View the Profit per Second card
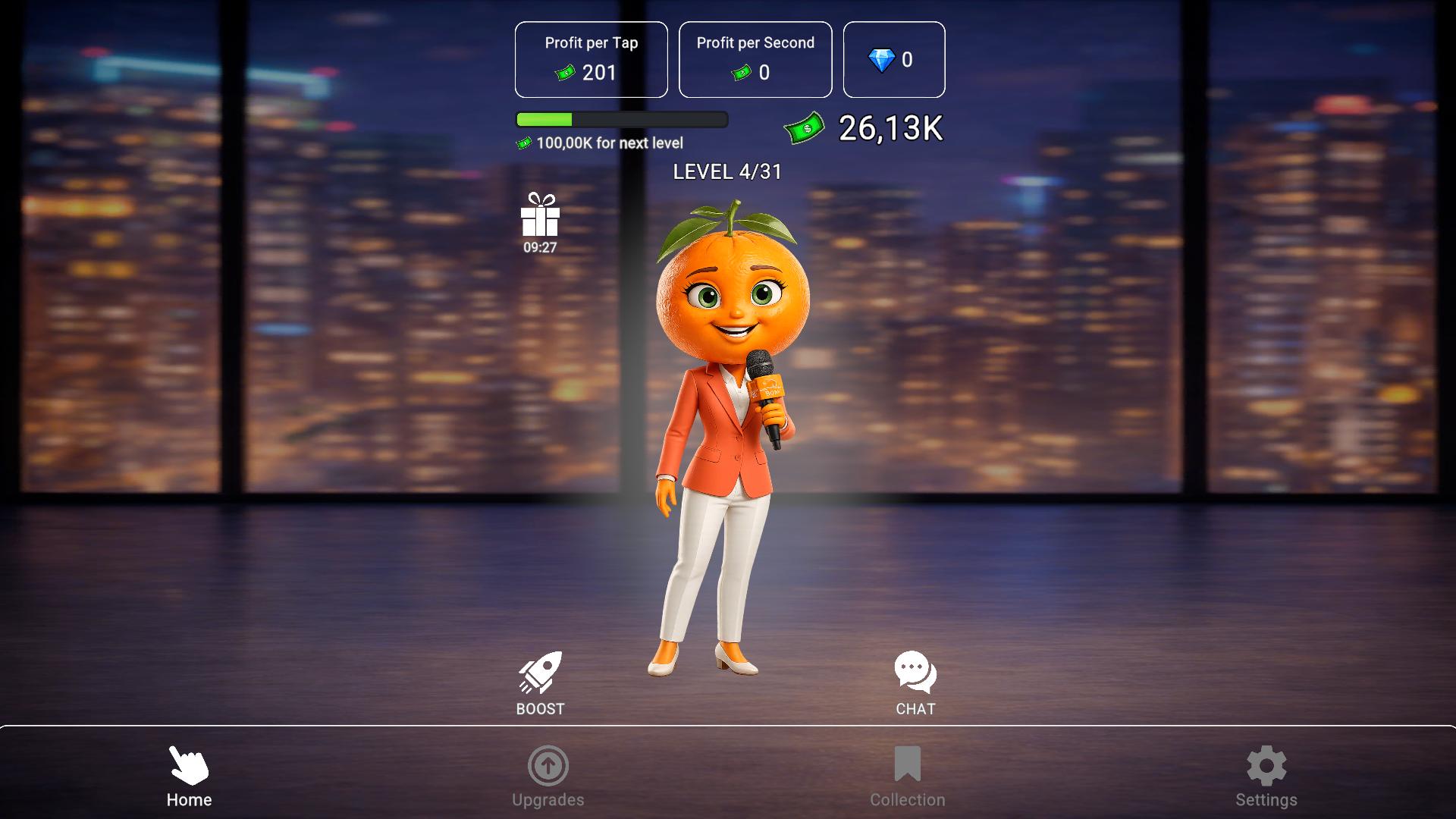Screen dimensions: 1456x819 pyautogui.click(x=755, y=60)
